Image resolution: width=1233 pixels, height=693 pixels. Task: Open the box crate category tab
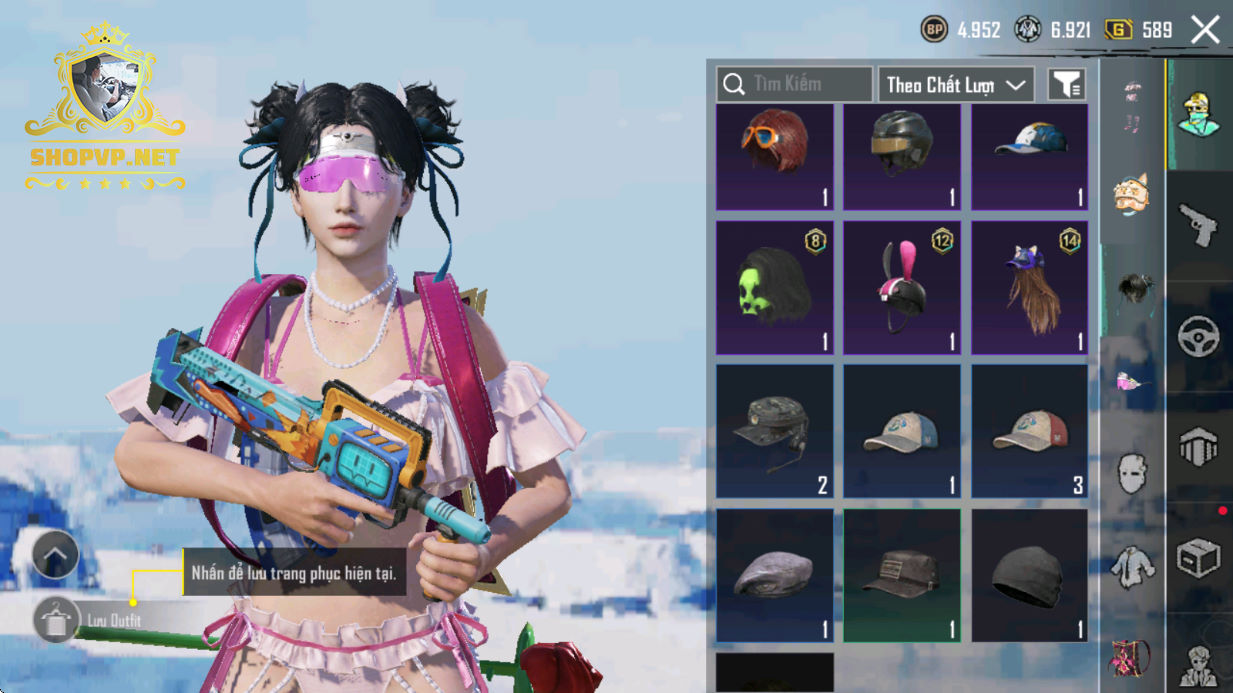1198,557
